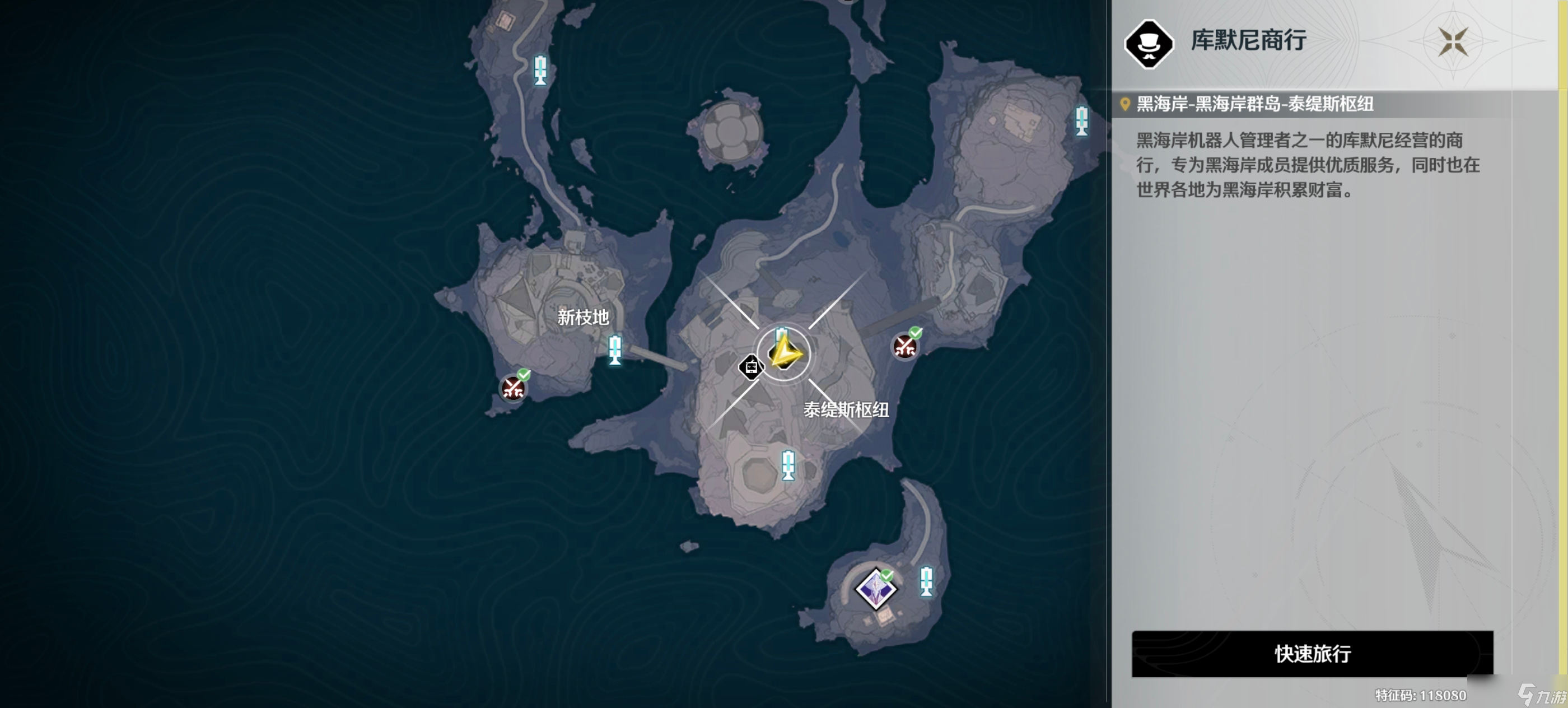
Task: Click the 快速旅行 fast travel button
Action: 1312,653
